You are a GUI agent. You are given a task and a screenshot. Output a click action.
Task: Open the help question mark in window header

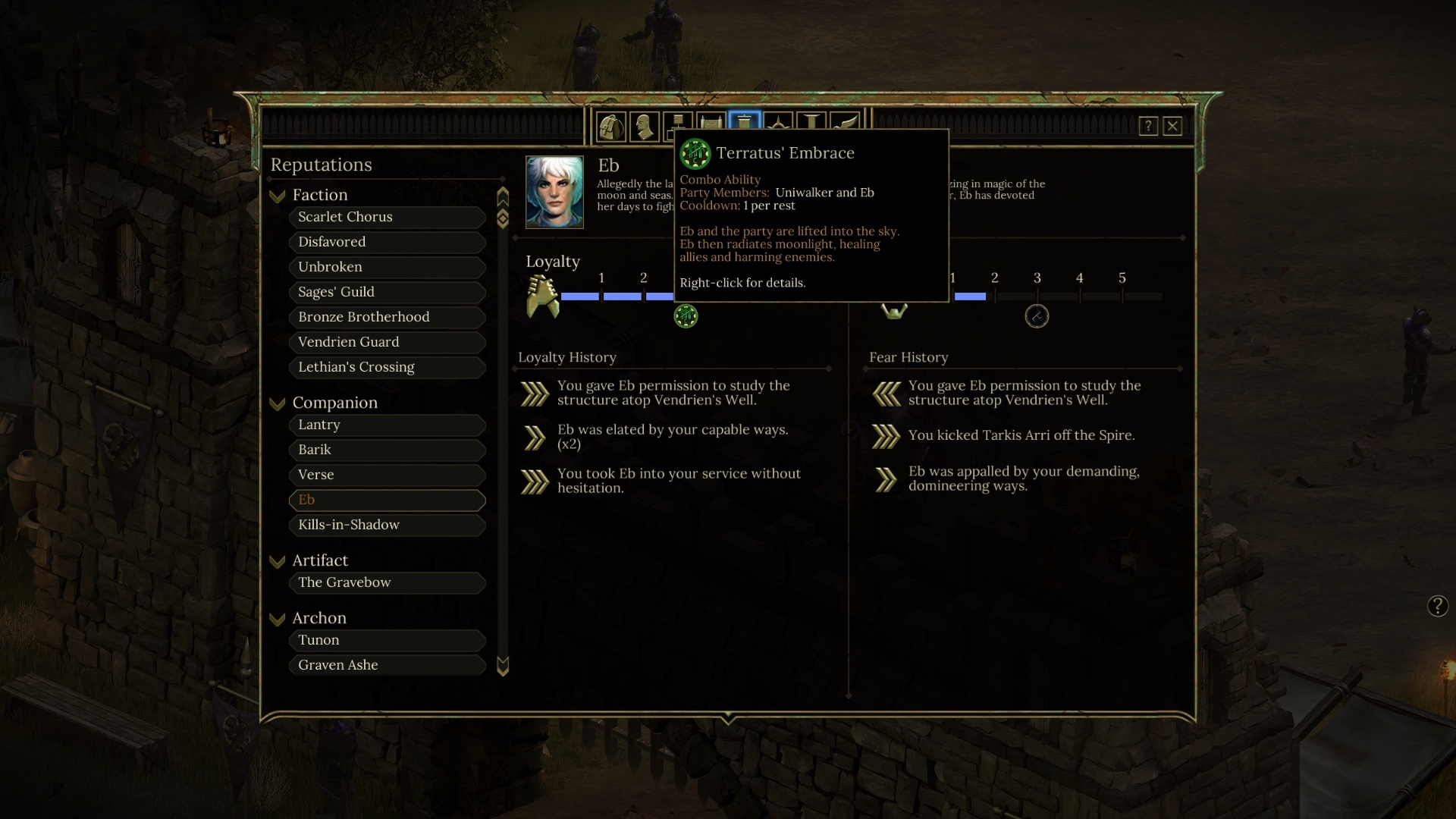[x=1148, y=126]
